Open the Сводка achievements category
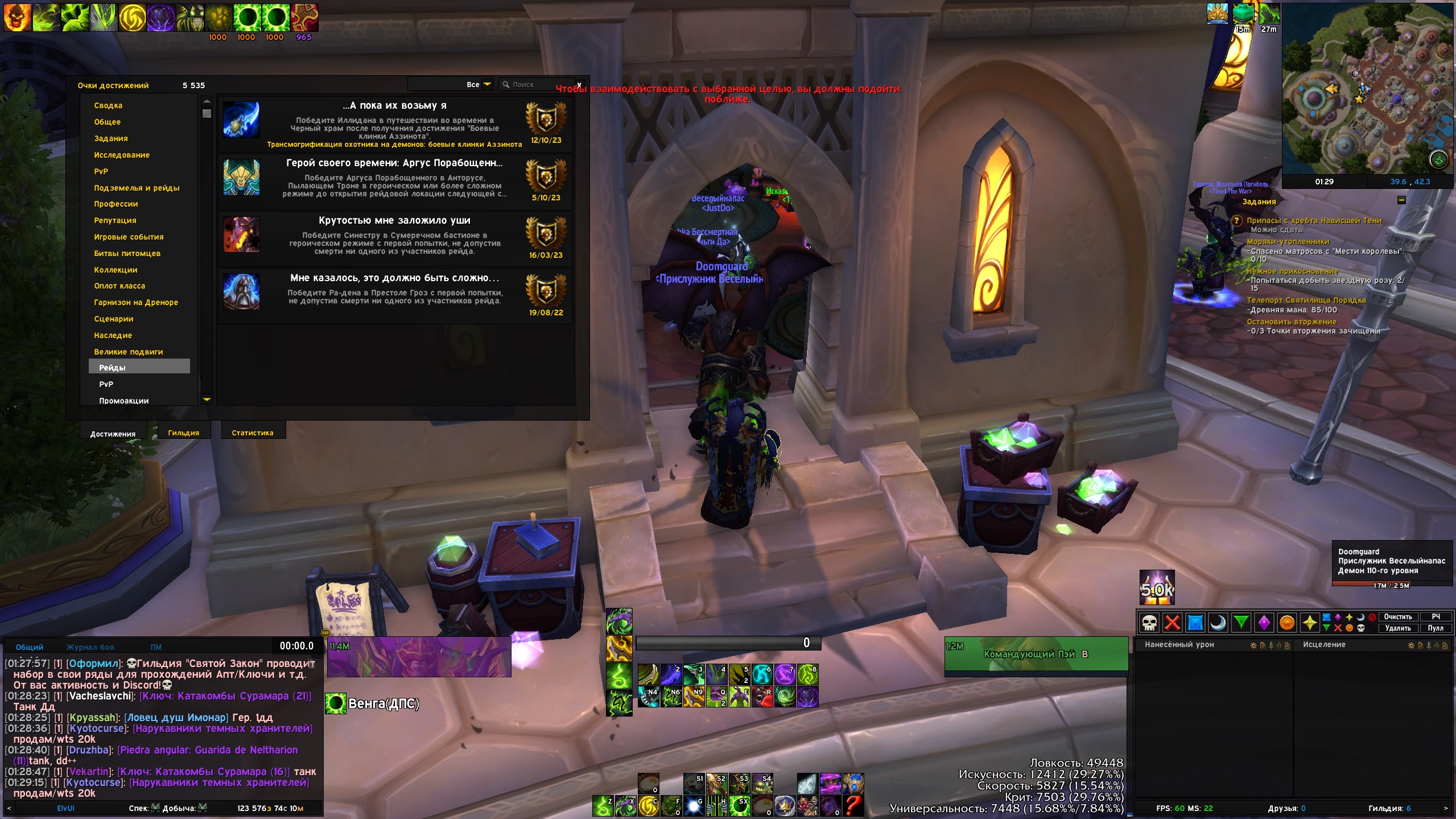Image resolution: width=1456 pixels, height=819 pixels. (x=108, y=106)
